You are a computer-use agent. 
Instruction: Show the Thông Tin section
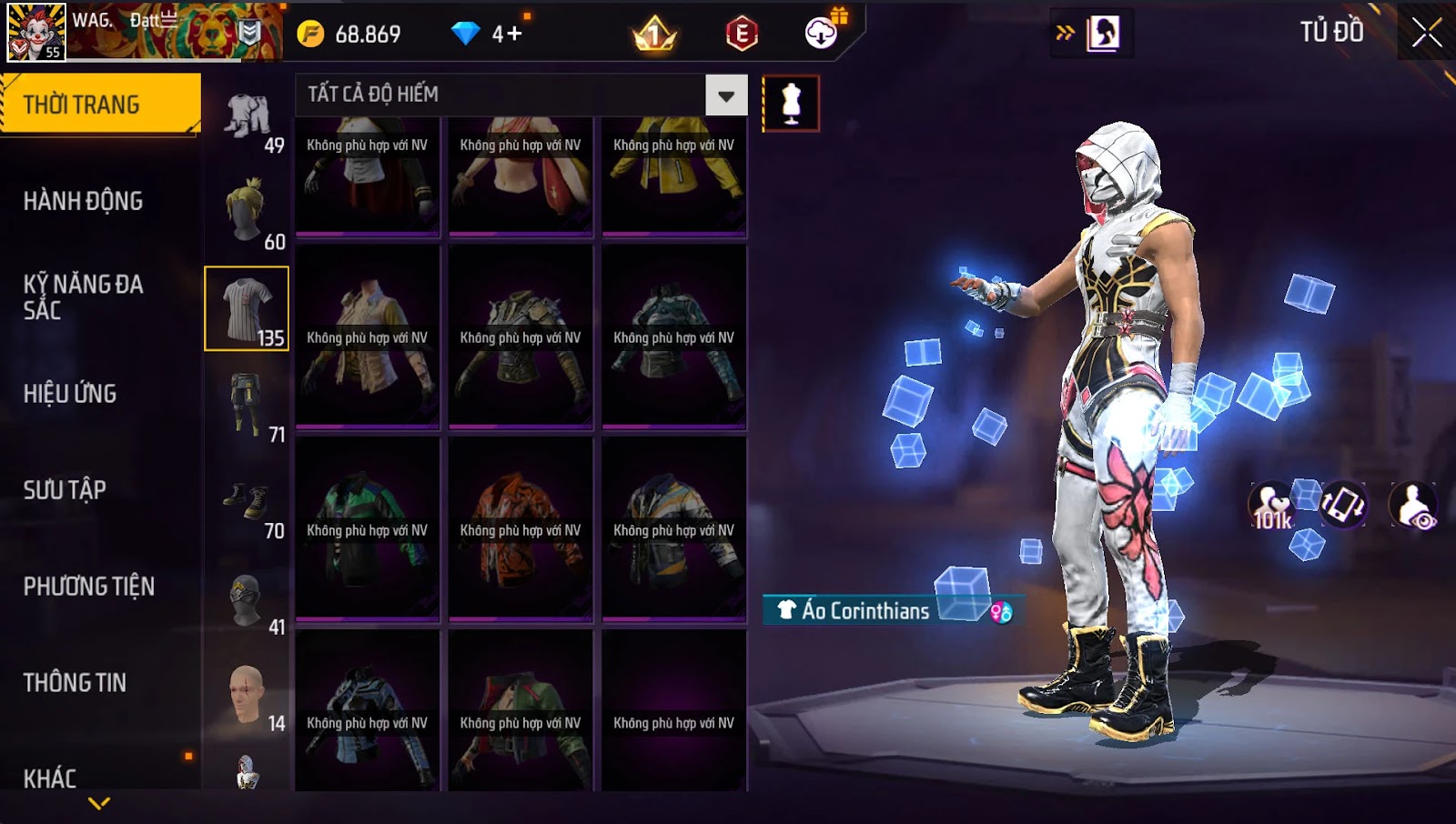tap(75, 683)
